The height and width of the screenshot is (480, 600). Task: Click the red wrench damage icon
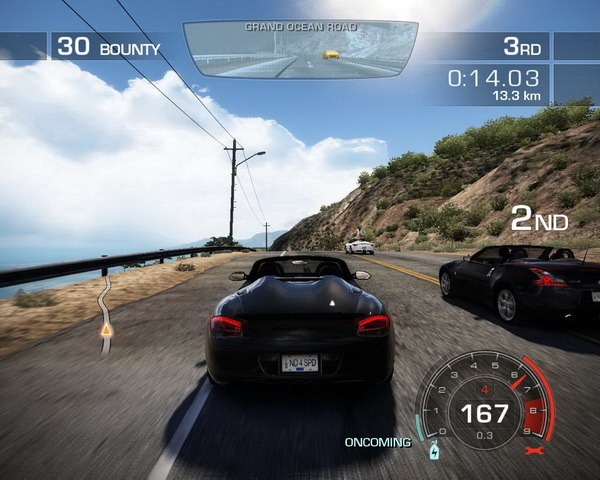point(532,451)
